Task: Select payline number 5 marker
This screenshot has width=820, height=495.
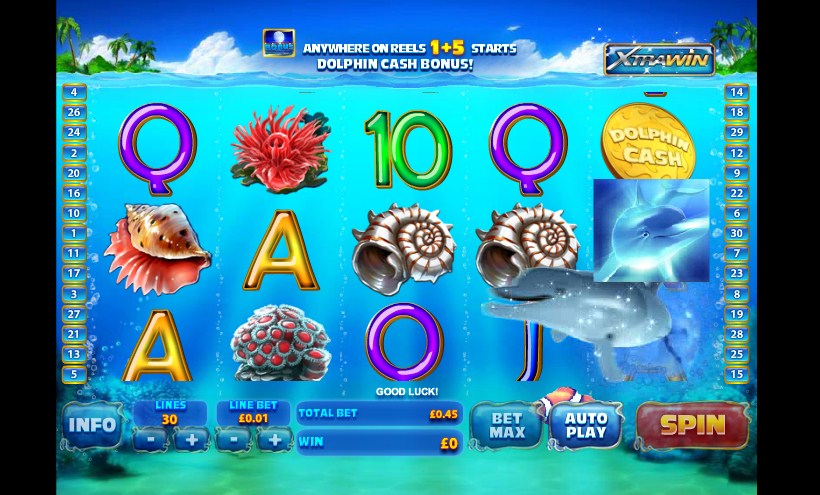Action: coord(73,374)
